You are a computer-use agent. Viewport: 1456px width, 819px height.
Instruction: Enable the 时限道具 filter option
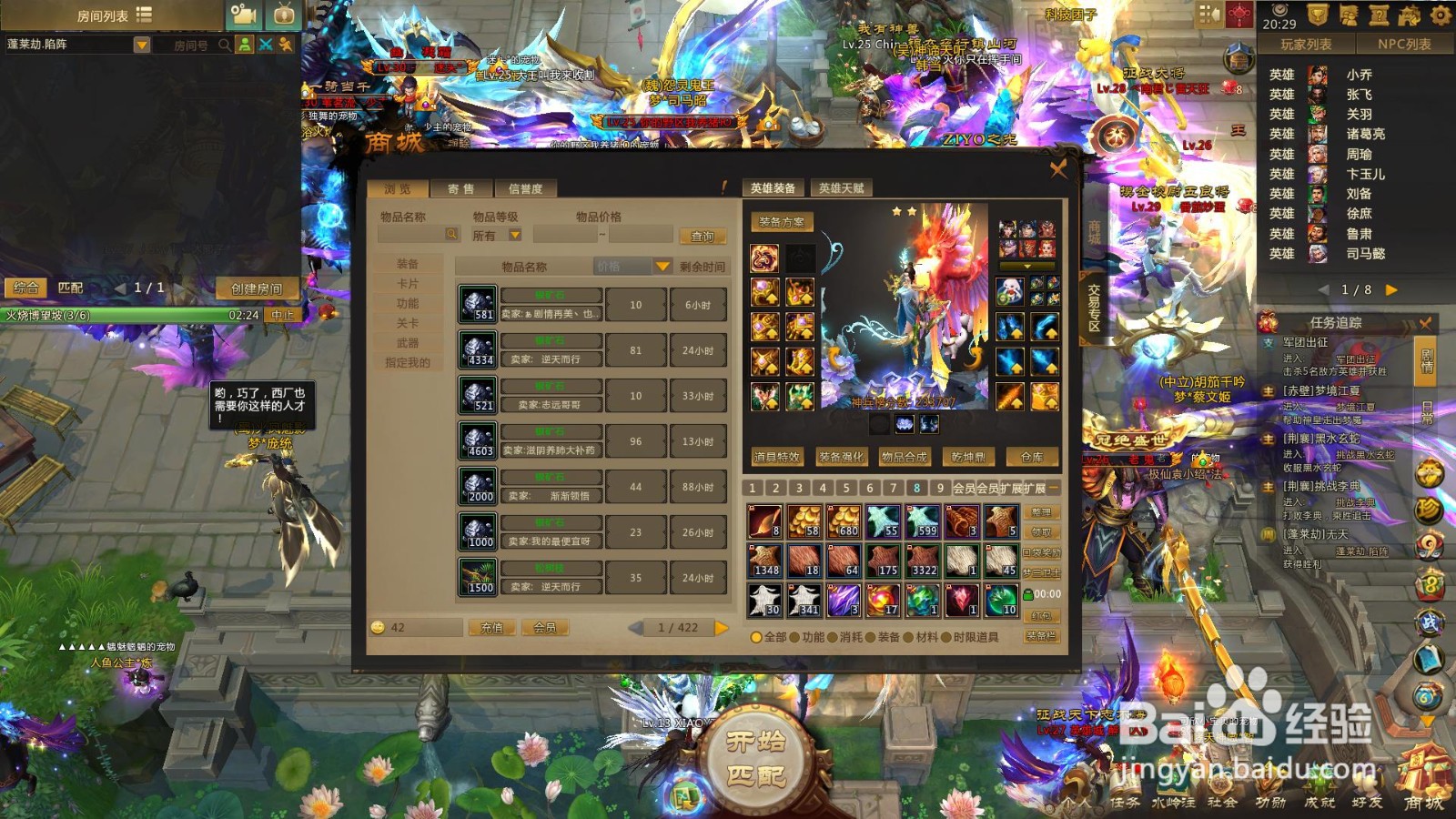tap(946, 639)
